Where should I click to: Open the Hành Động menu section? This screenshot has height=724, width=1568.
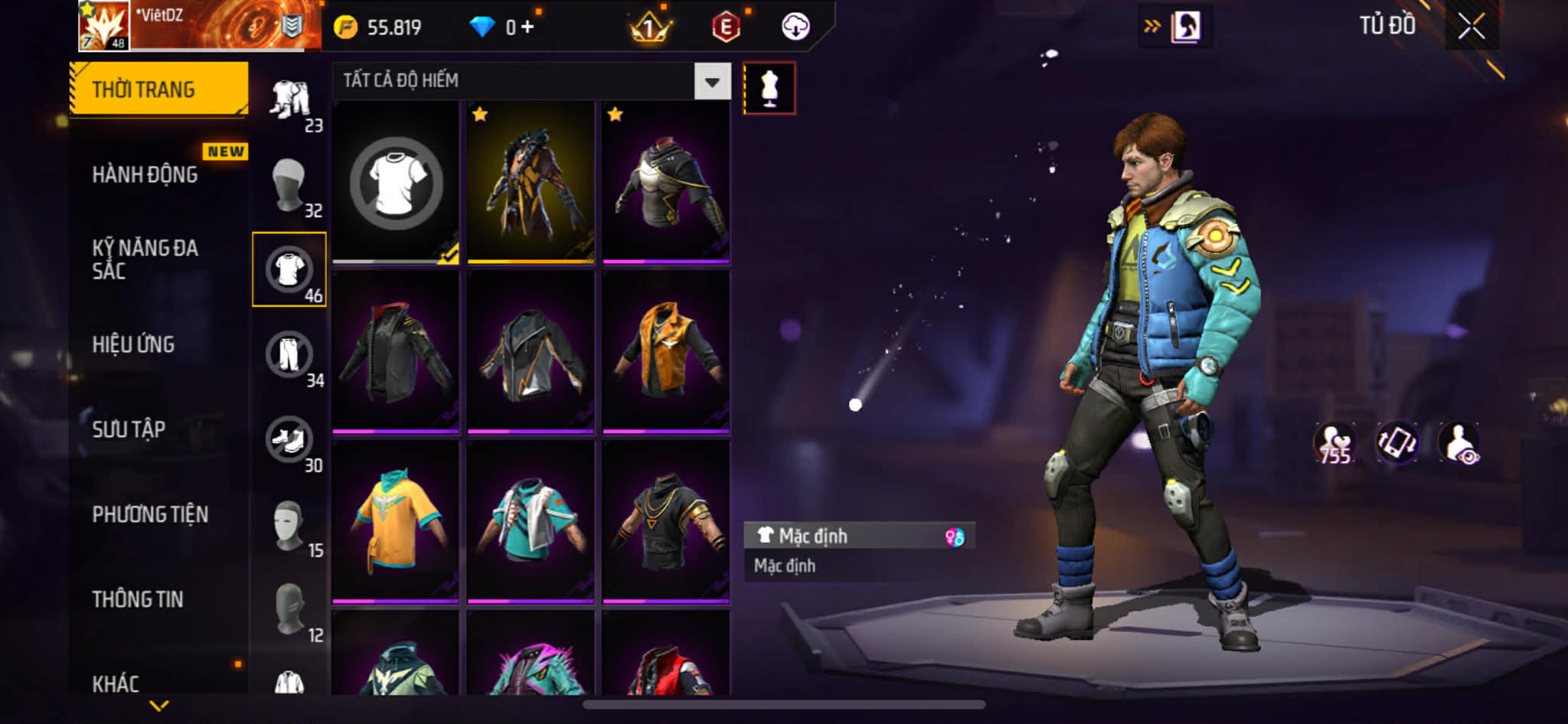click(x=145, y=174)
